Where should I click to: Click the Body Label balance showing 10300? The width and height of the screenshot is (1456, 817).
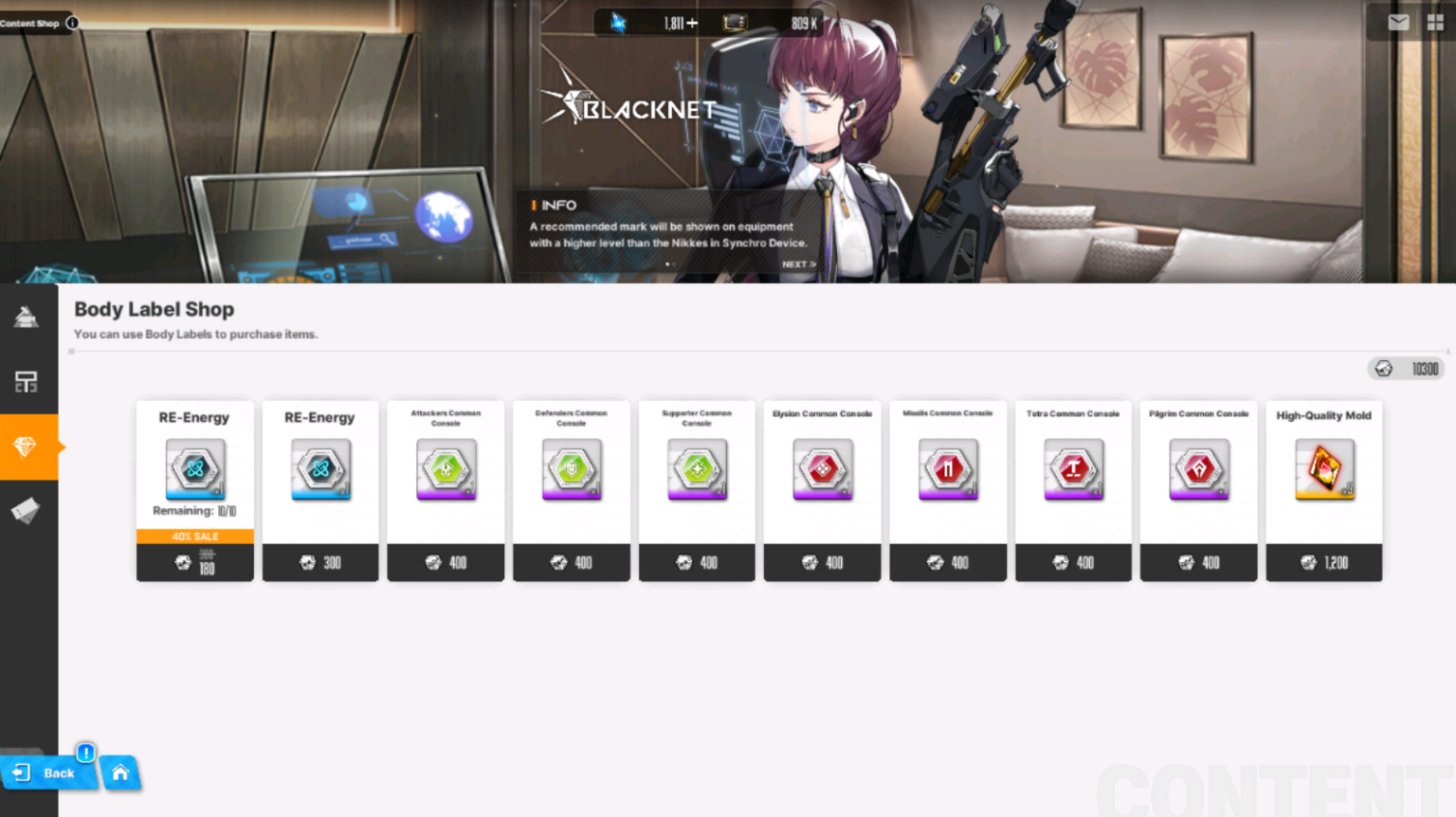coord(1406,369)
